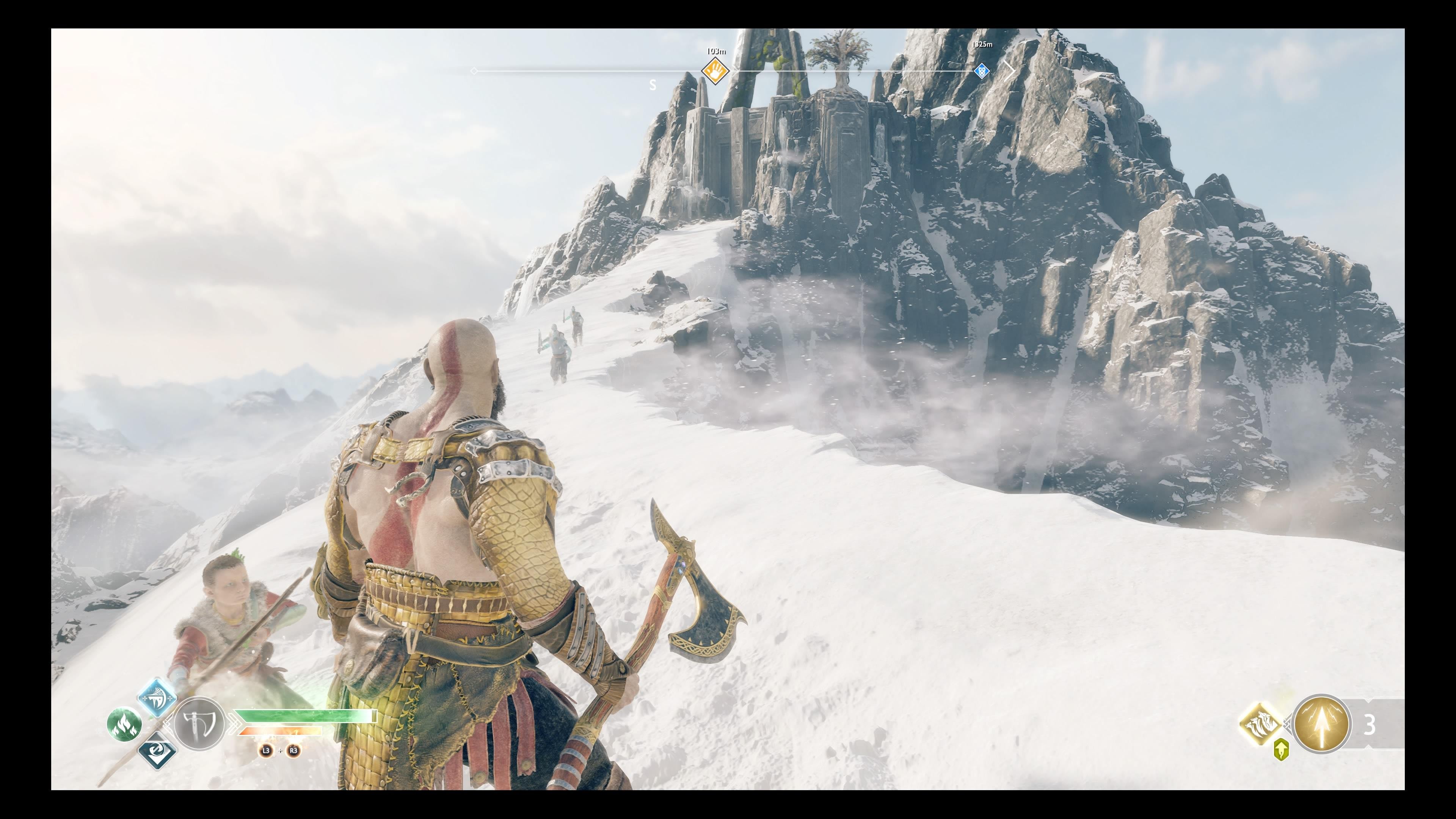1456x819 pixels.
Task: Pick the blue knot compass marker
Action: [982, 71]
